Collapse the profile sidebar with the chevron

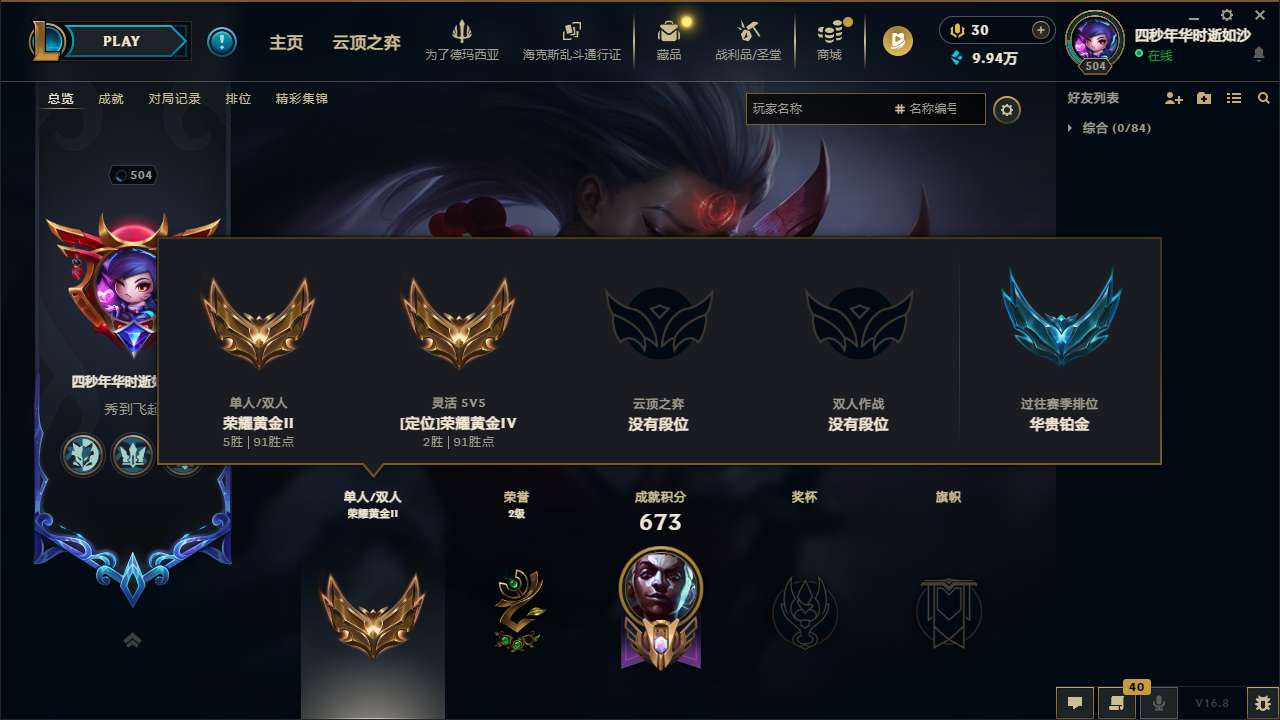tap(132, 640)
